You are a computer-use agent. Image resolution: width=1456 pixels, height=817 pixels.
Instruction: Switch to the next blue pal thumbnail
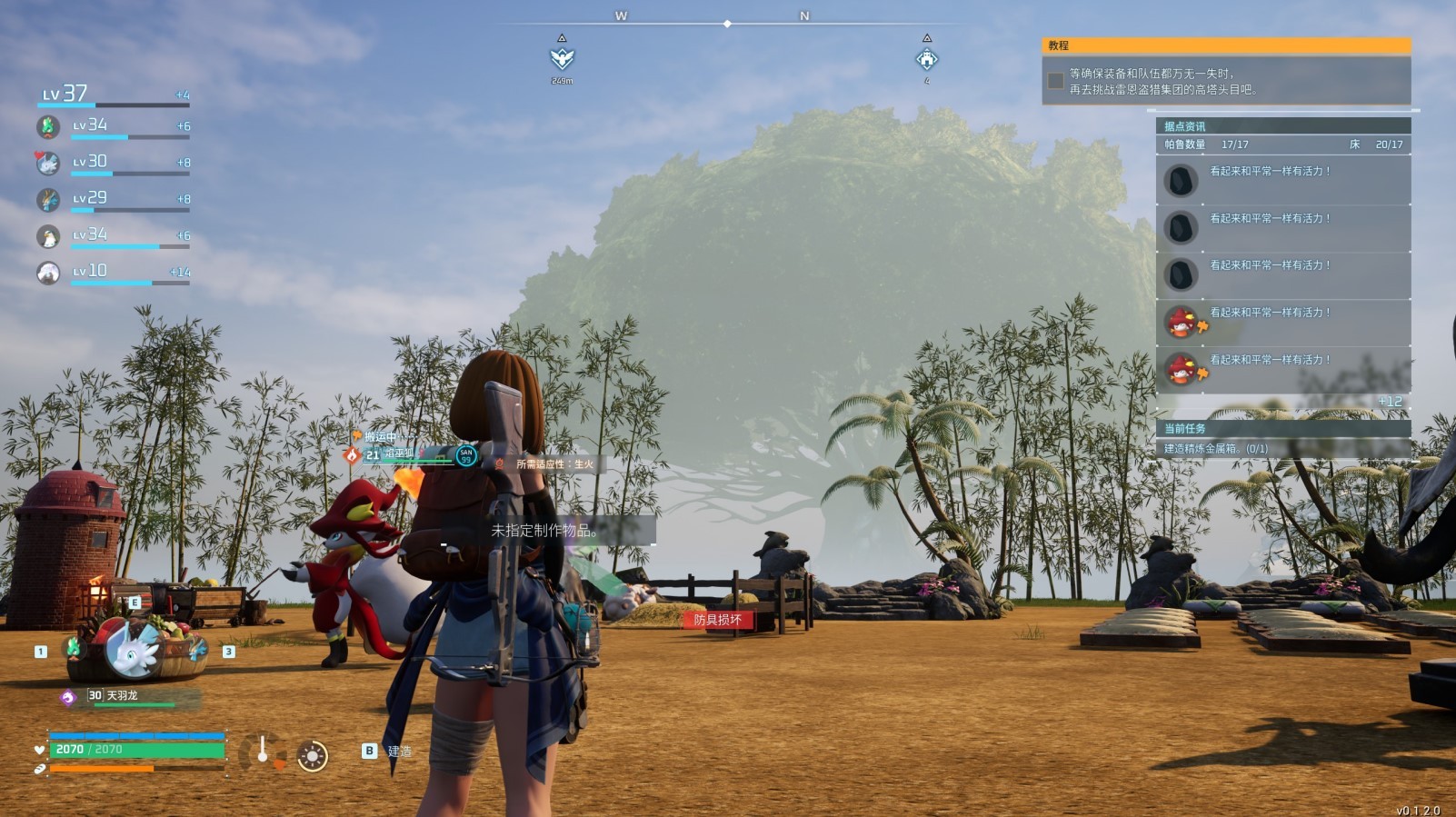coord(198,649)
